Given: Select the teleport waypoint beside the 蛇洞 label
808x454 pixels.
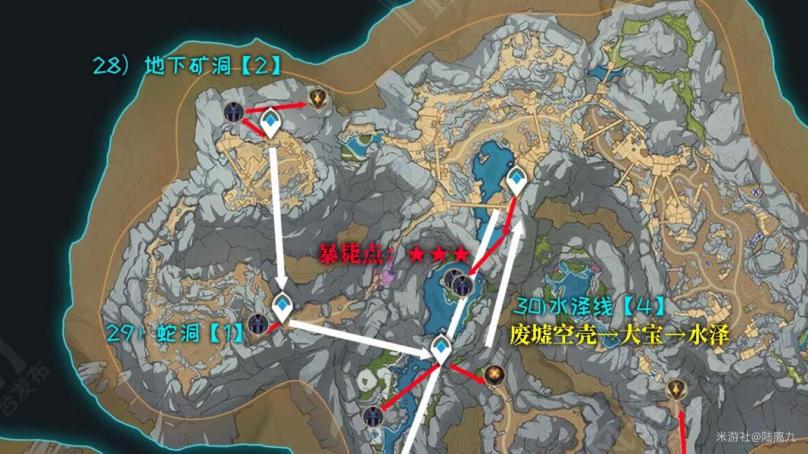Looking at the screenshot, I should pyautogui.click(x=284, y=308).
